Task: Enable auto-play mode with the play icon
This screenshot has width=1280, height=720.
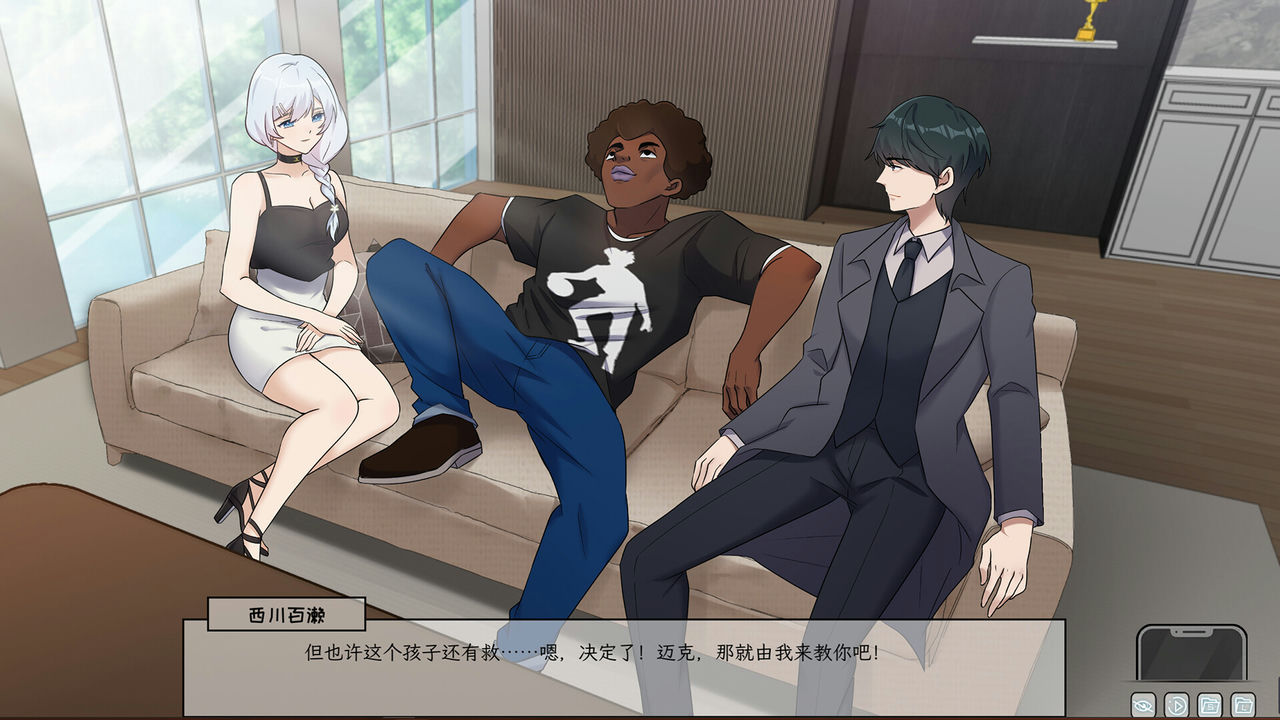Action: coord(1176,705)
